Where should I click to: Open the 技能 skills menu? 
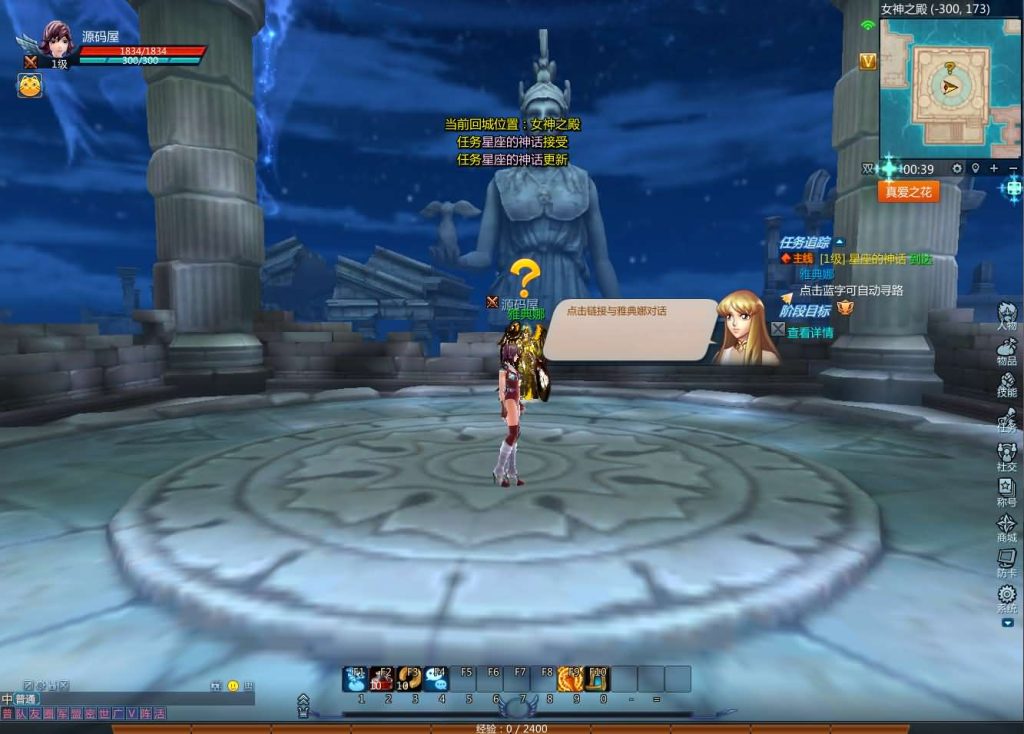(x=1006, y=382)
